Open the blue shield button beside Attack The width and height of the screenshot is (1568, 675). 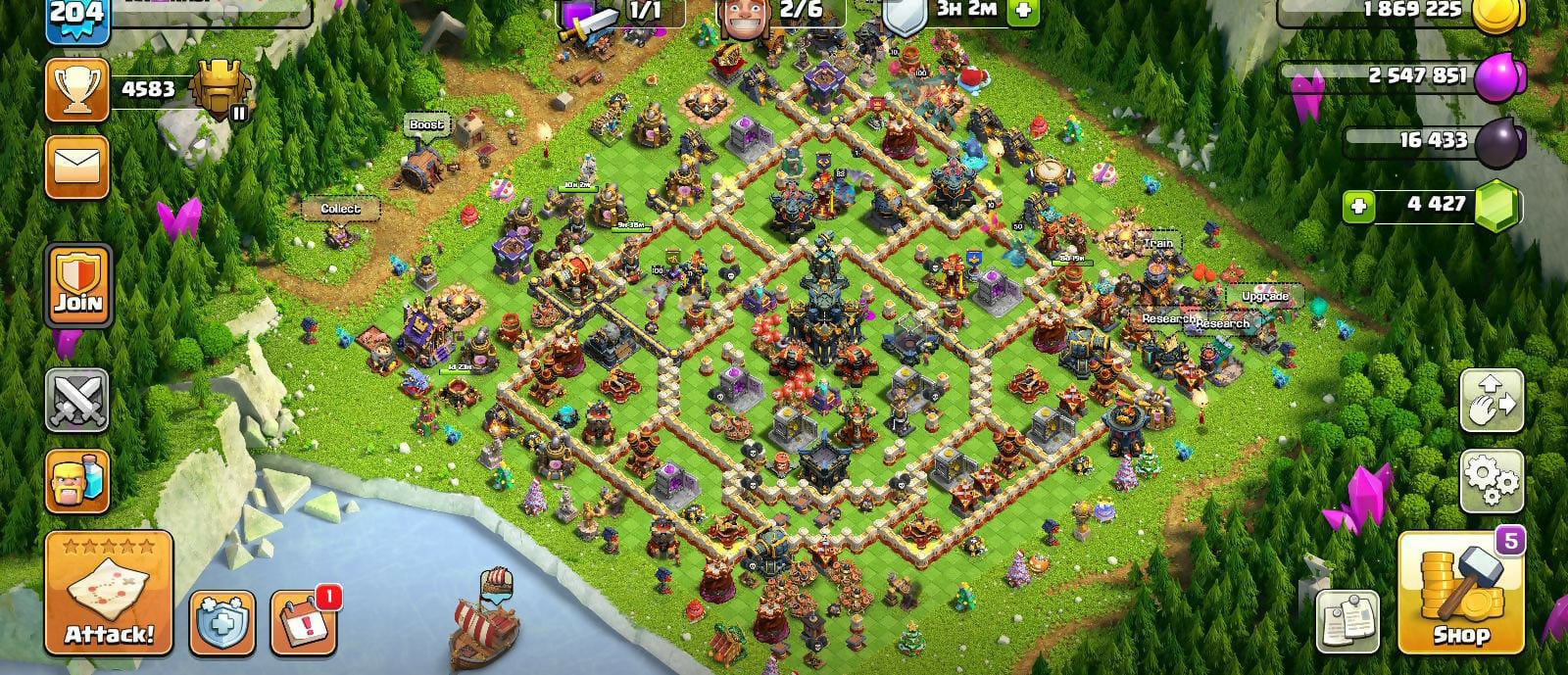[x=222, y=622]
